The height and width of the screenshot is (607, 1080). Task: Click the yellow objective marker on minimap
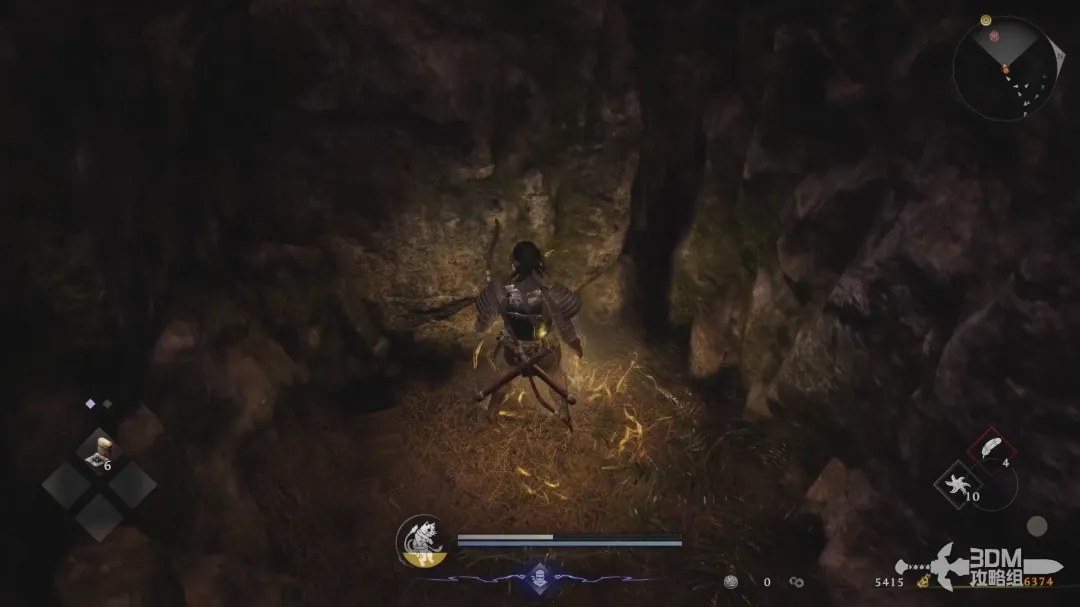click(986, 20)
